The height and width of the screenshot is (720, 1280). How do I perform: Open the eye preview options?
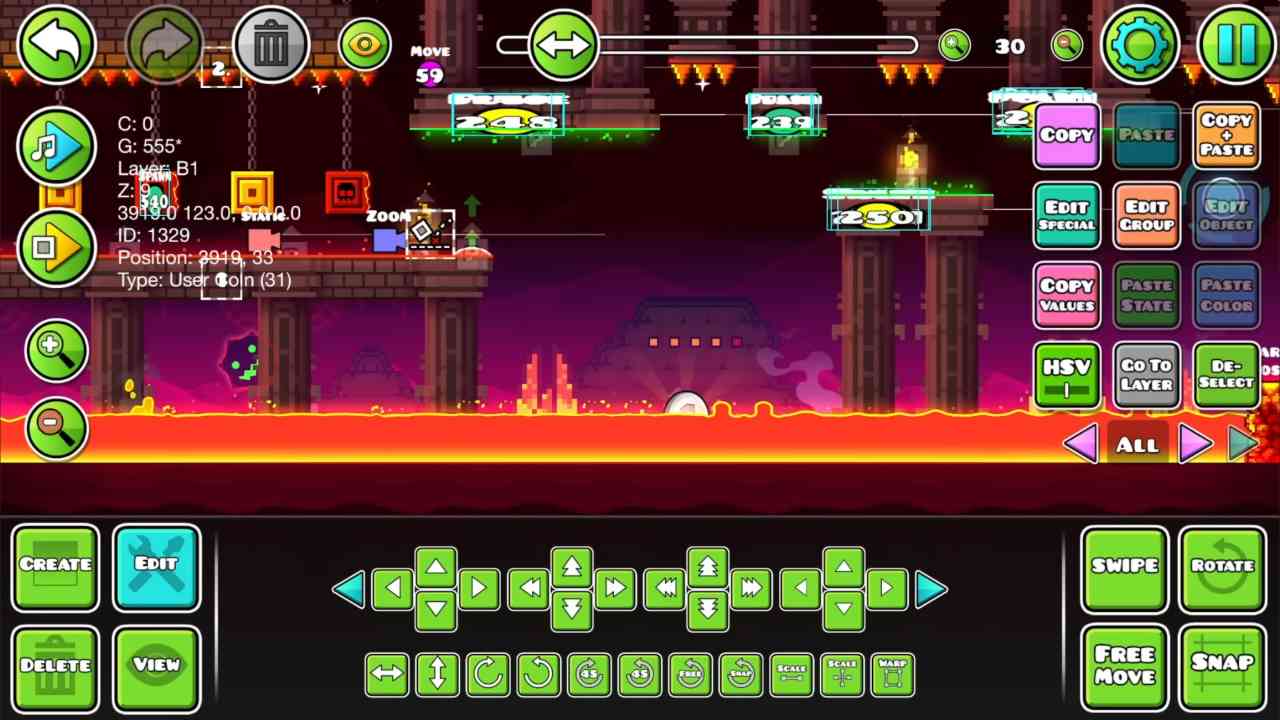point(364,43)
